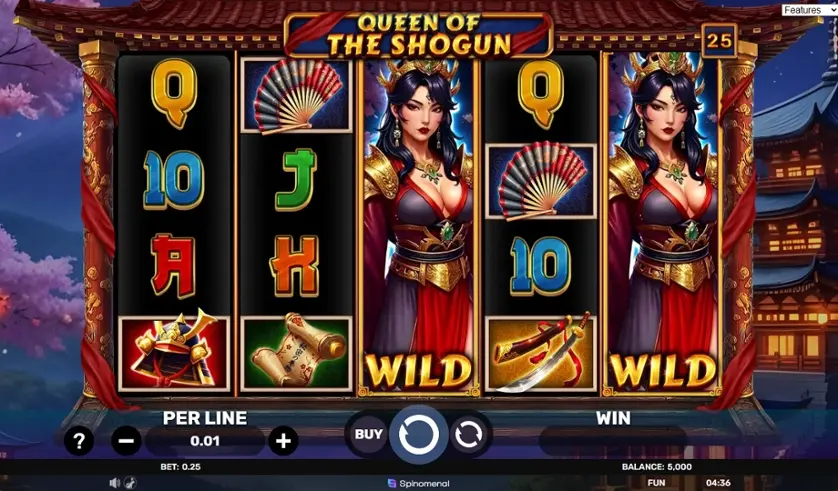Click the 25 paylines indicator
The height and width of the screenshot is (491, 838).
718,41
